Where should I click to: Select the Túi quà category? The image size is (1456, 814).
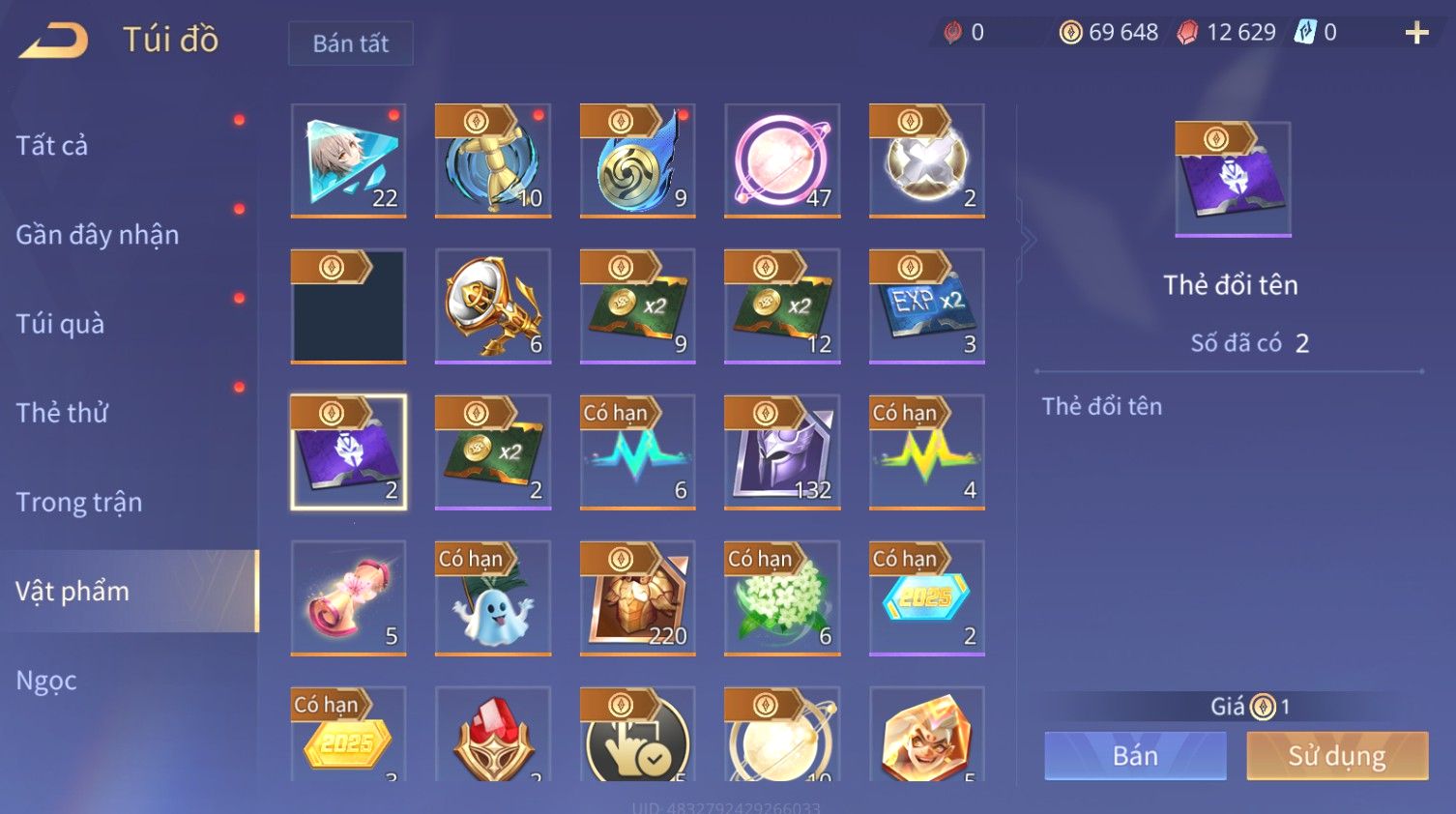60,324
